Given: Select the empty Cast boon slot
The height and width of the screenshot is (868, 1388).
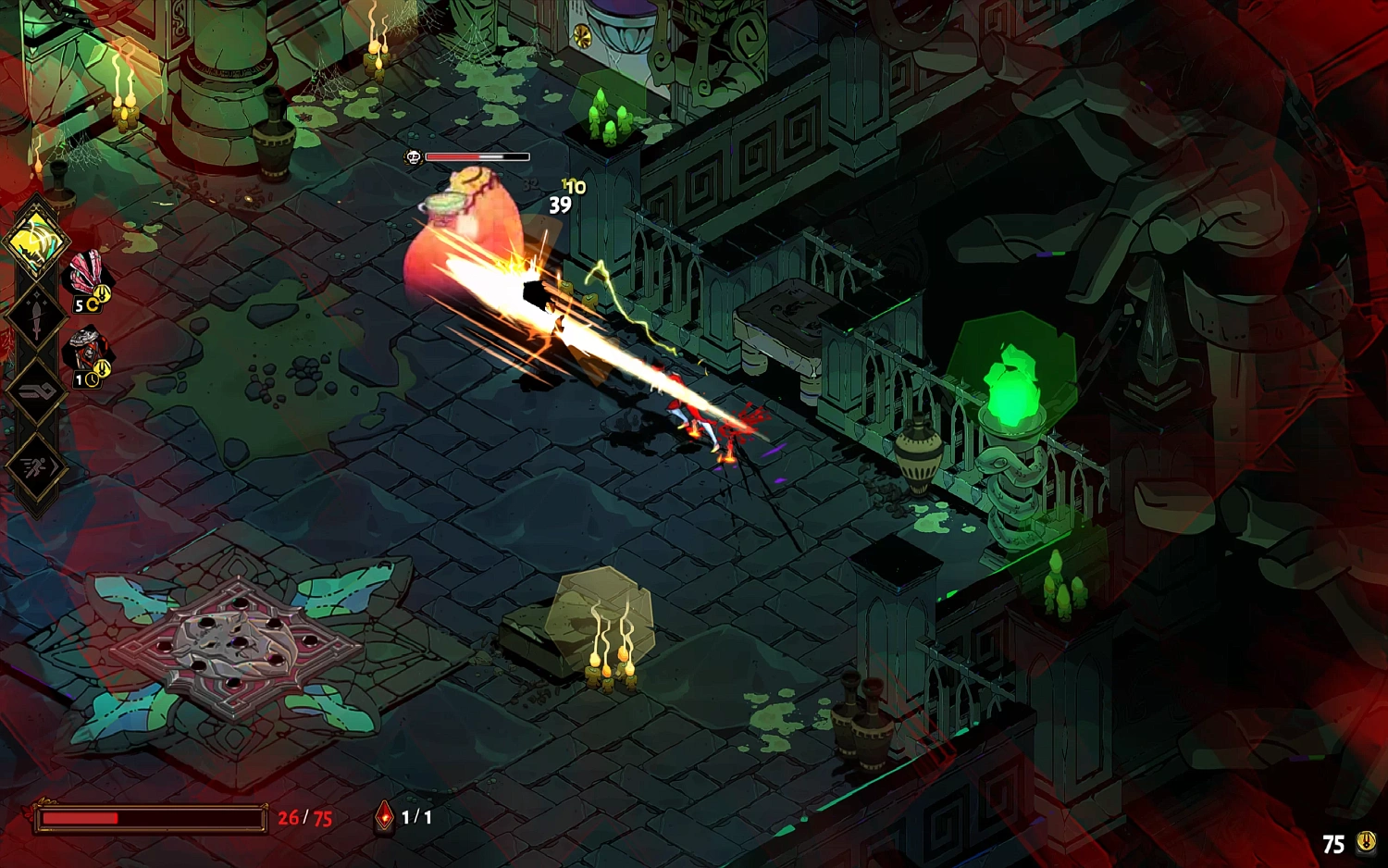Looking at the screenshot, I should 35,391.
